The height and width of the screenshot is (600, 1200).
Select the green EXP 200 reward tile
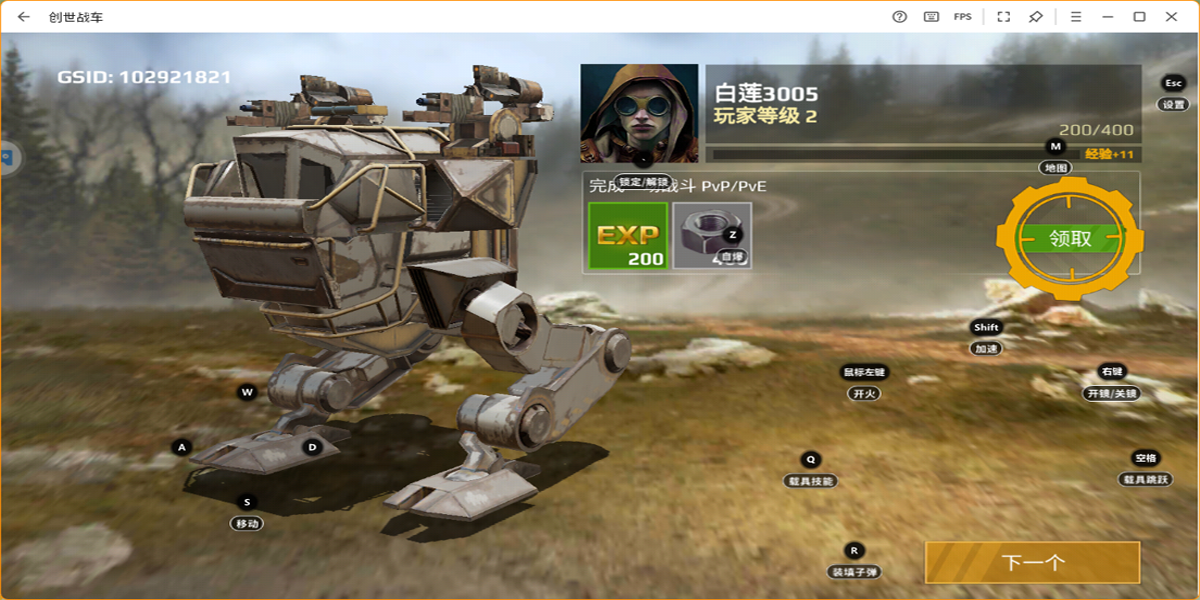point(628,236)
